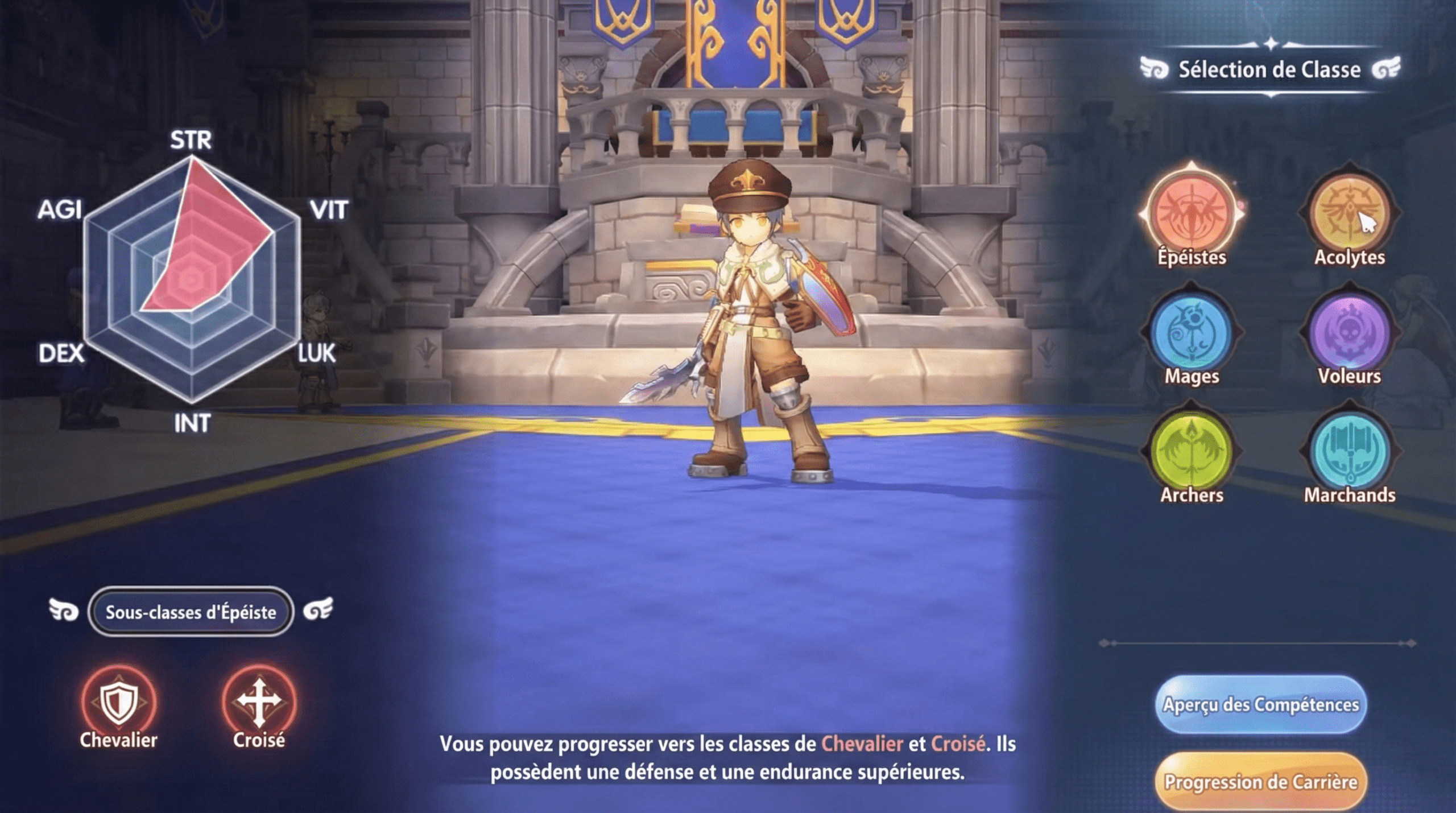Click the Progression de Carrière button
Screen dimensions: 1456x813
(x=1260, y=782)
